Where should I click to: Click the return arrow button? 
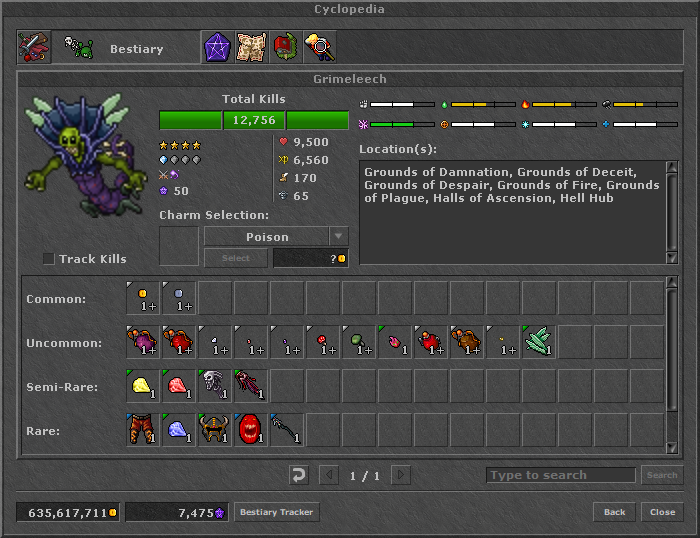(x=298, y=475)
